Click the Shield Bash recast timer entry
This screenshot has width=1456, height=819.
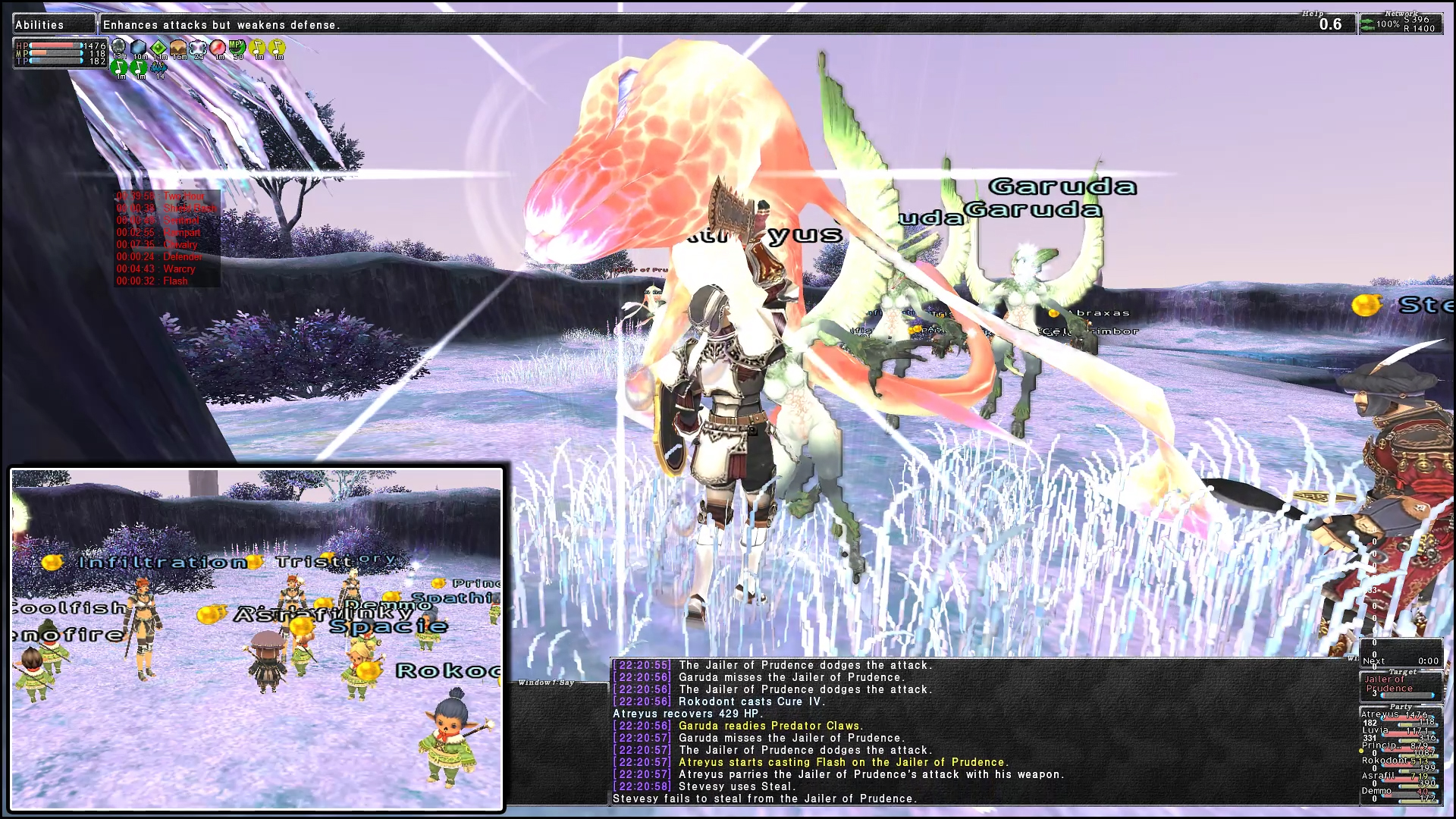(167, 208)
